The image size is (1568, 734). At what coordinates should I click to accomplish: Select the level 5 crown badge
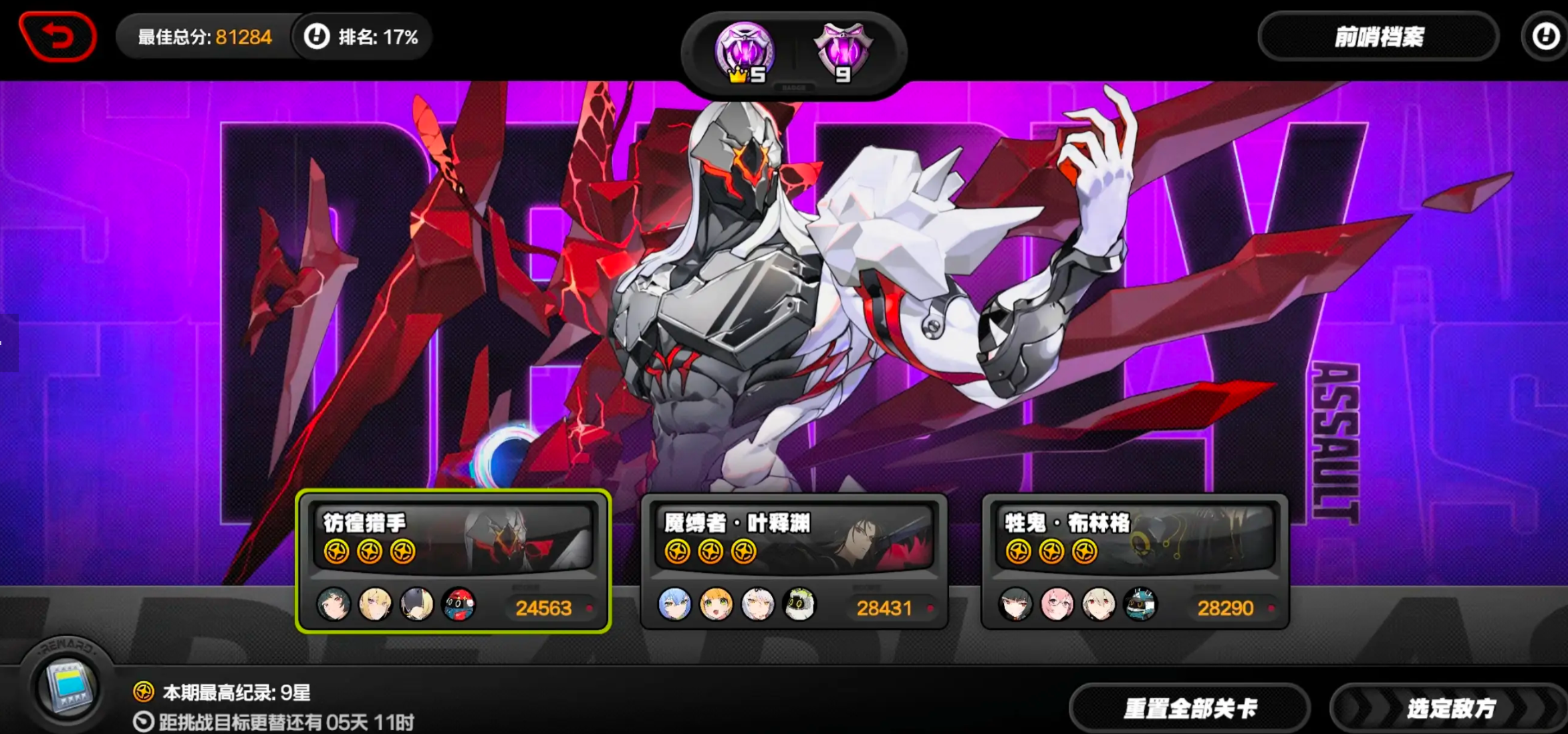pos(745,53)
